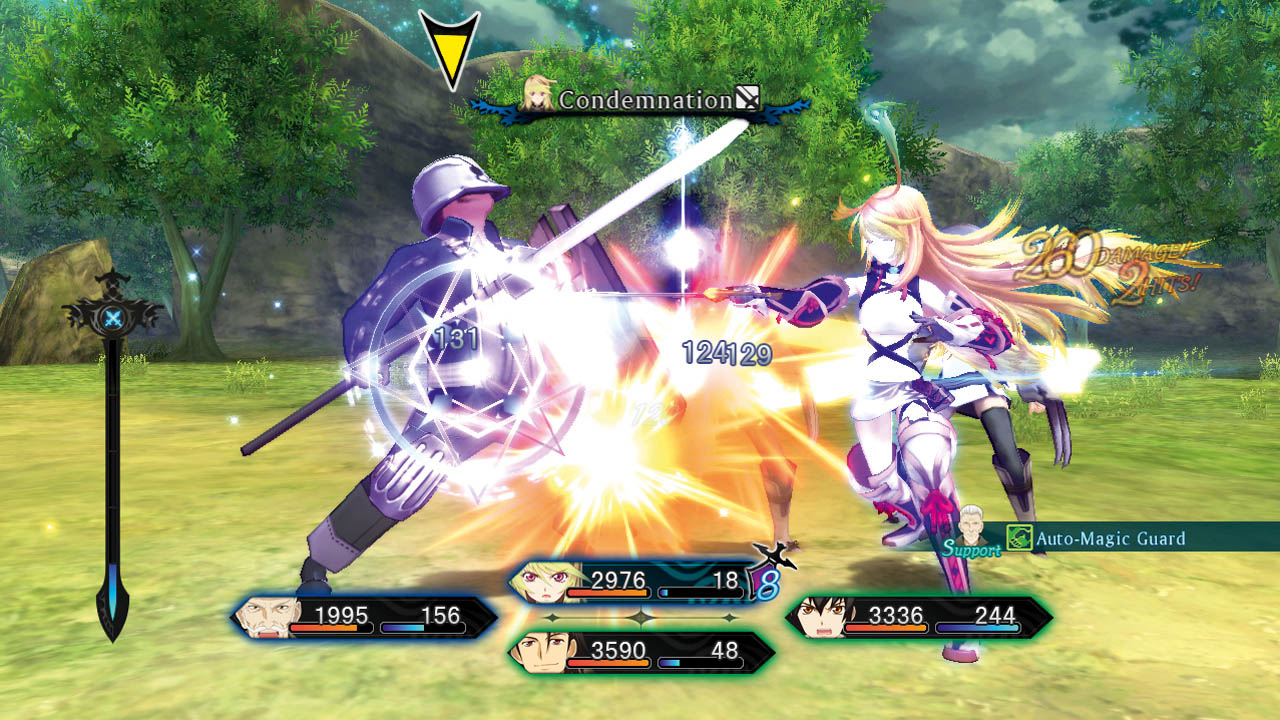The height and width of the screenshot is (720, 1280).
Task: Select the yellow target cursor arrow
Action: pyautogui.click(x=449, y=48)
